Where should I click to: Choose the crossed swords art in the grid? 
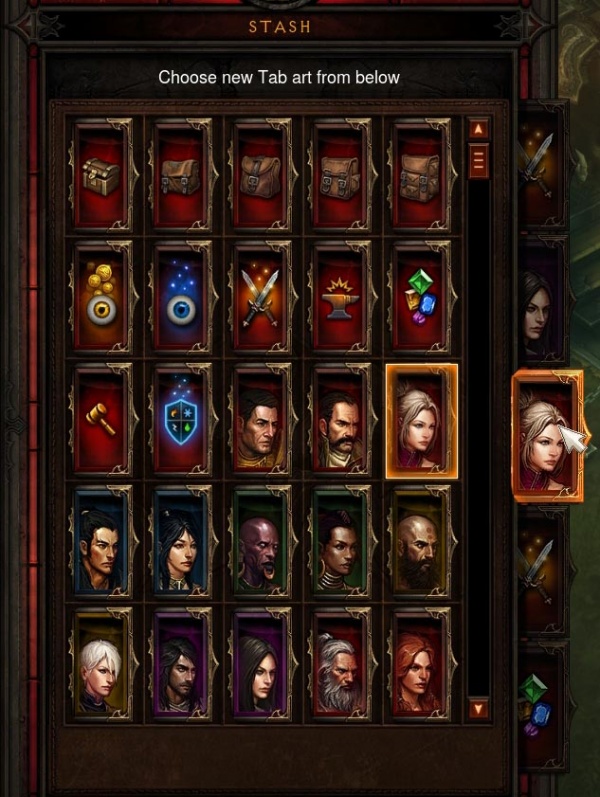(x=261, y=299)
